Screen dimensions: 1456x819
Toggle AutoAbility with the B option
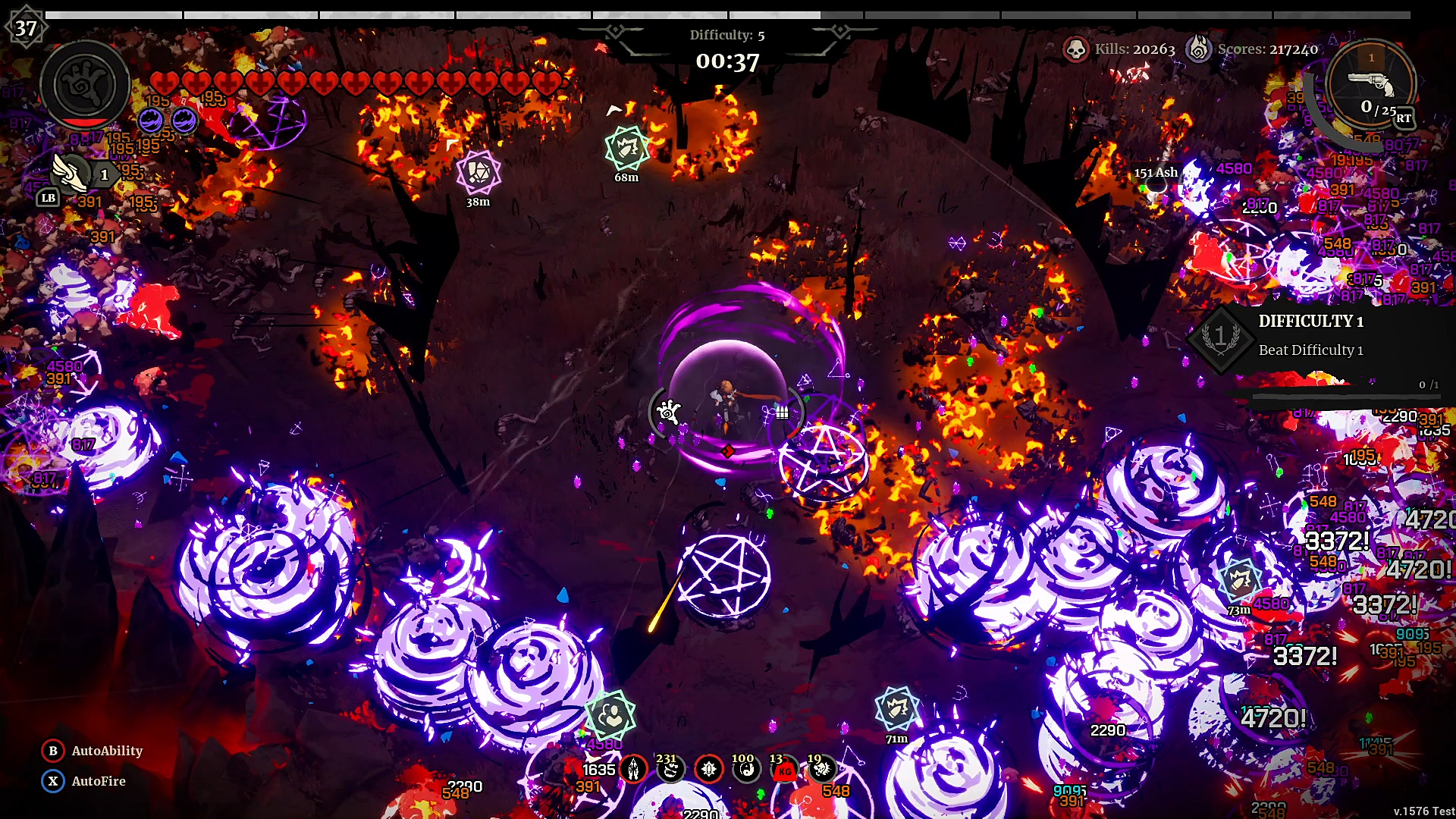coord(52,751)
